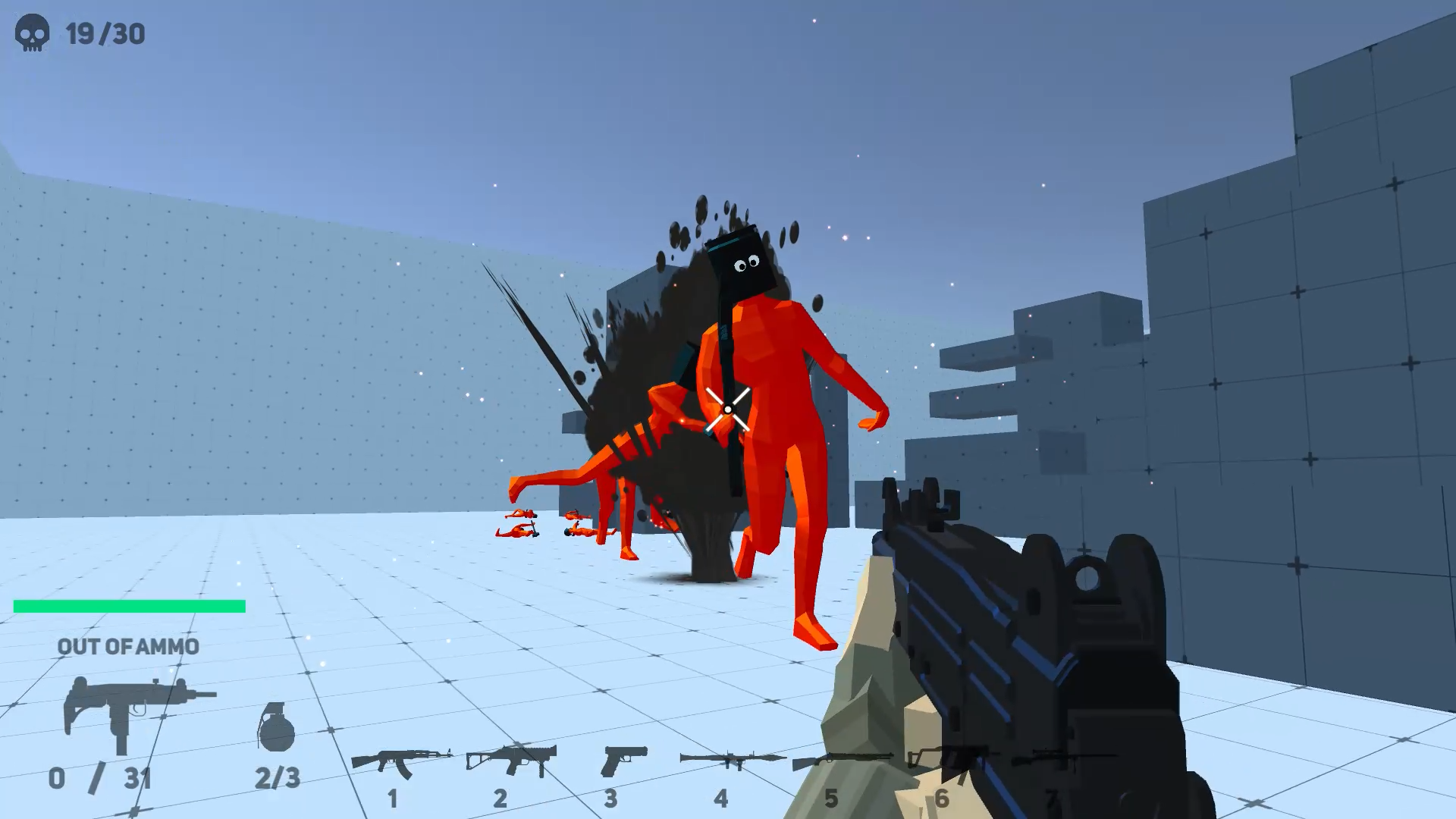1456x819 pixels.
Task: Select the RPG launcher in slot 4
Action: (726, 758)
